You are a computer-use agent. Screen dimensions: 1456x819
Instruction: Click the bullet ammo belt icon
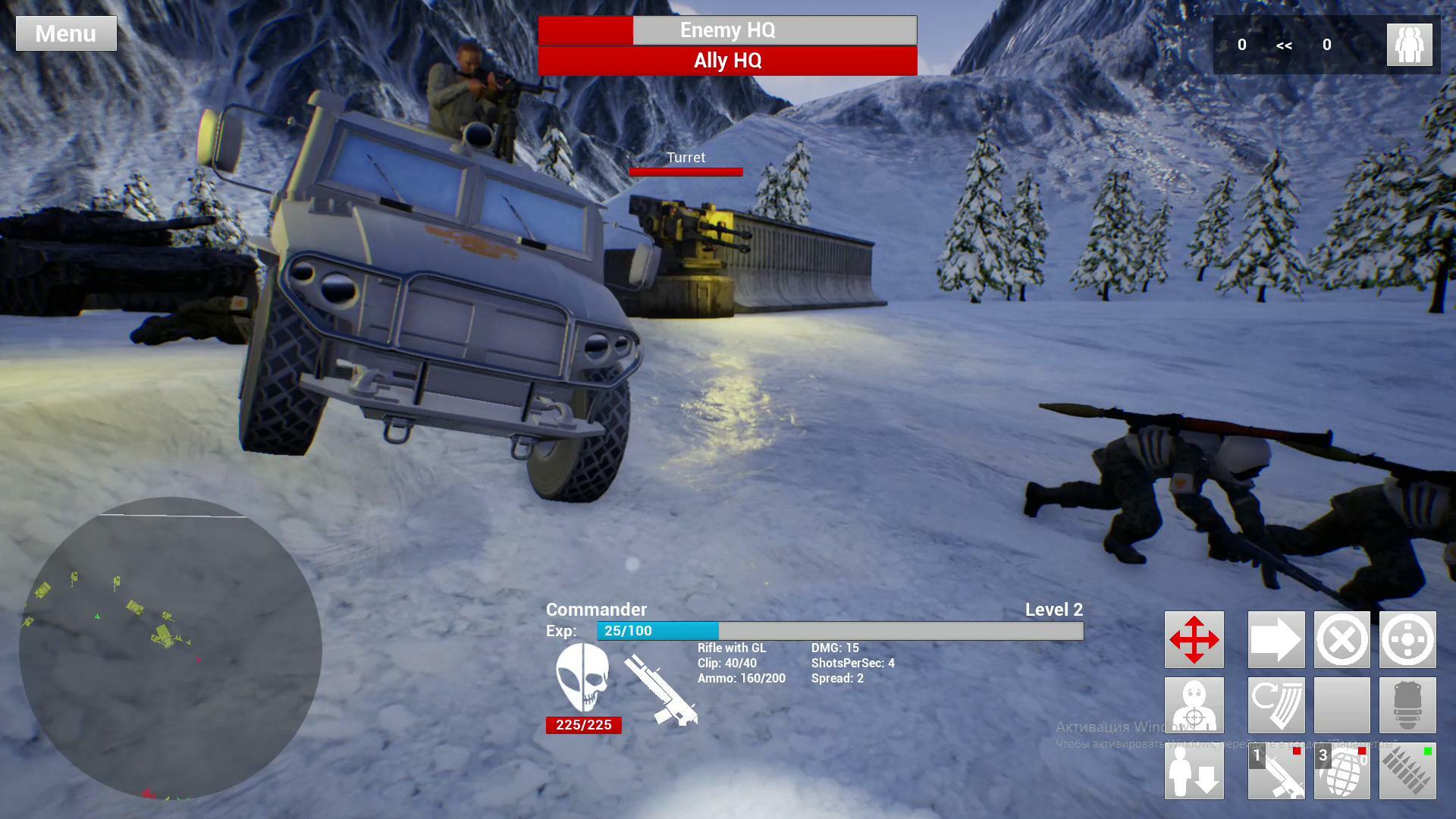coord(1407,771)
